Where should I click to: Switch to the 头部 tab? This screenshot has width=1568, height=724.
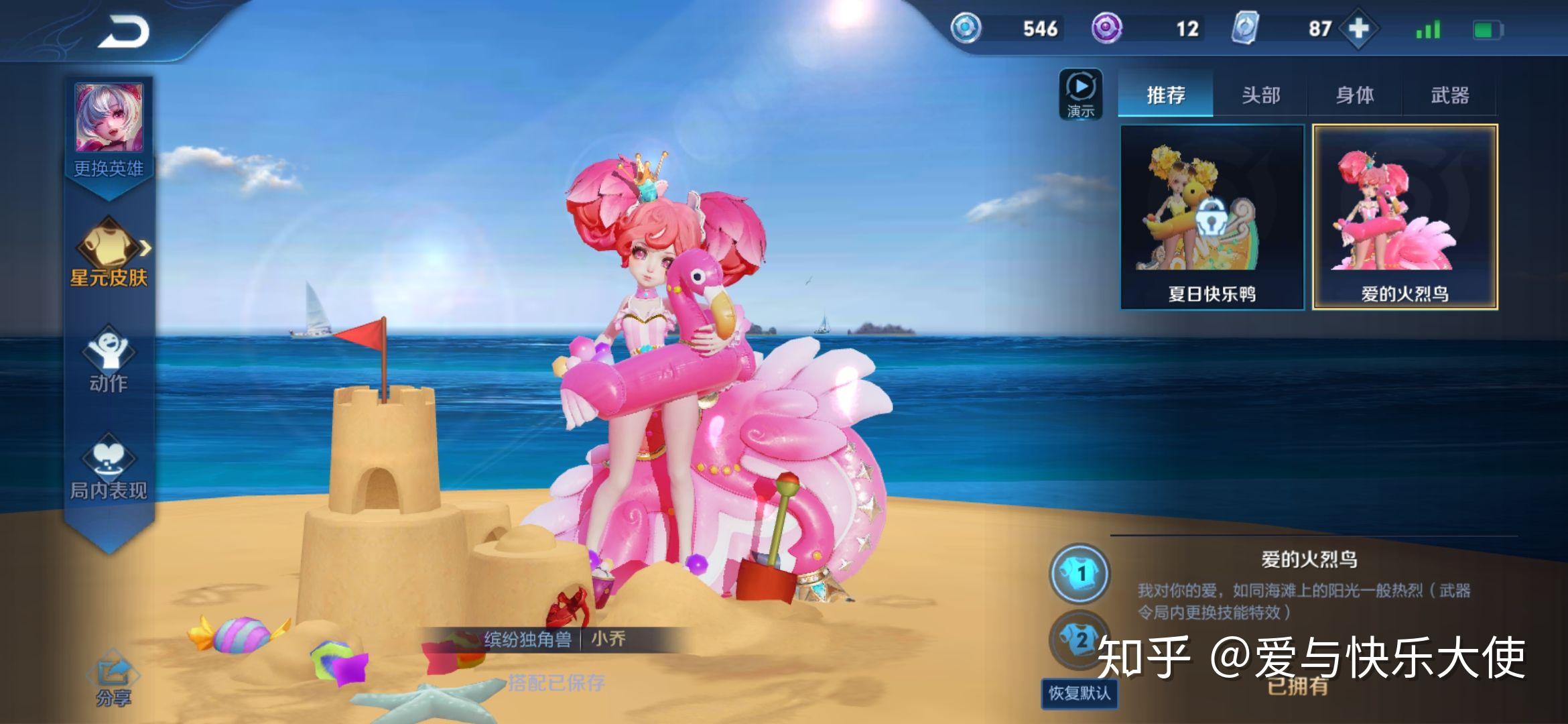tap(1260, 95)
